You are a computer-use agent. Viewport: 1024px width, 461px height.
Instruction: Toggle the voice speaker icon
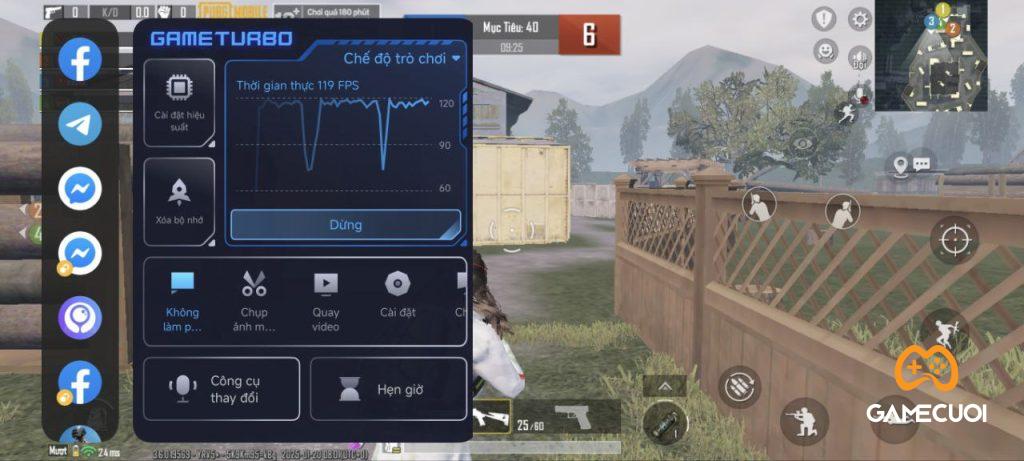pos(859,57)
